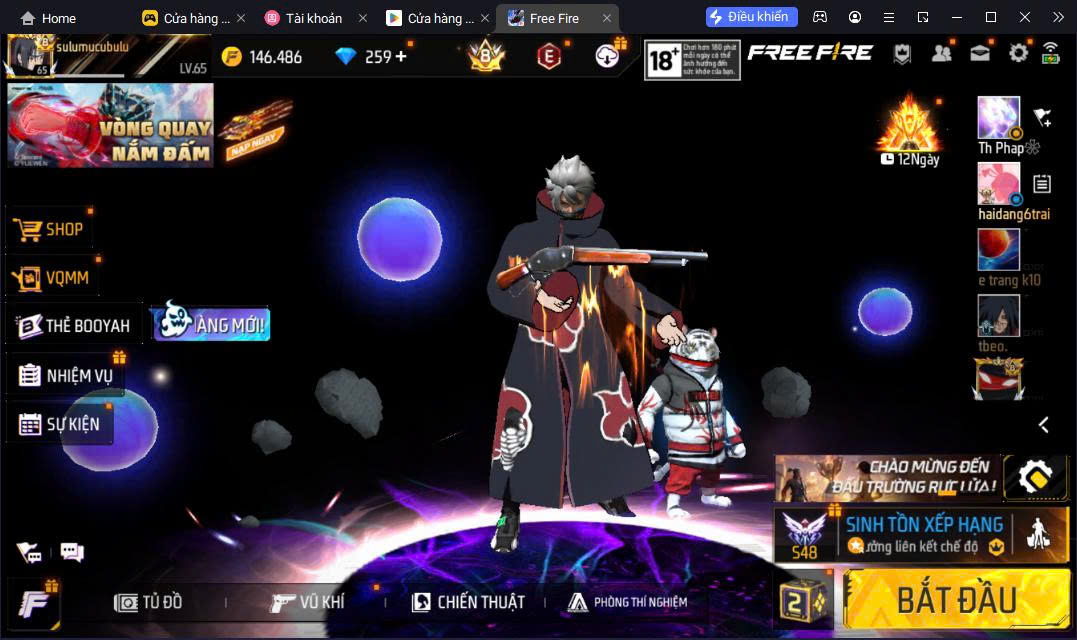
Task: Open the CHIẾN THUẬT tactics section
Action: tap(468, 602)
